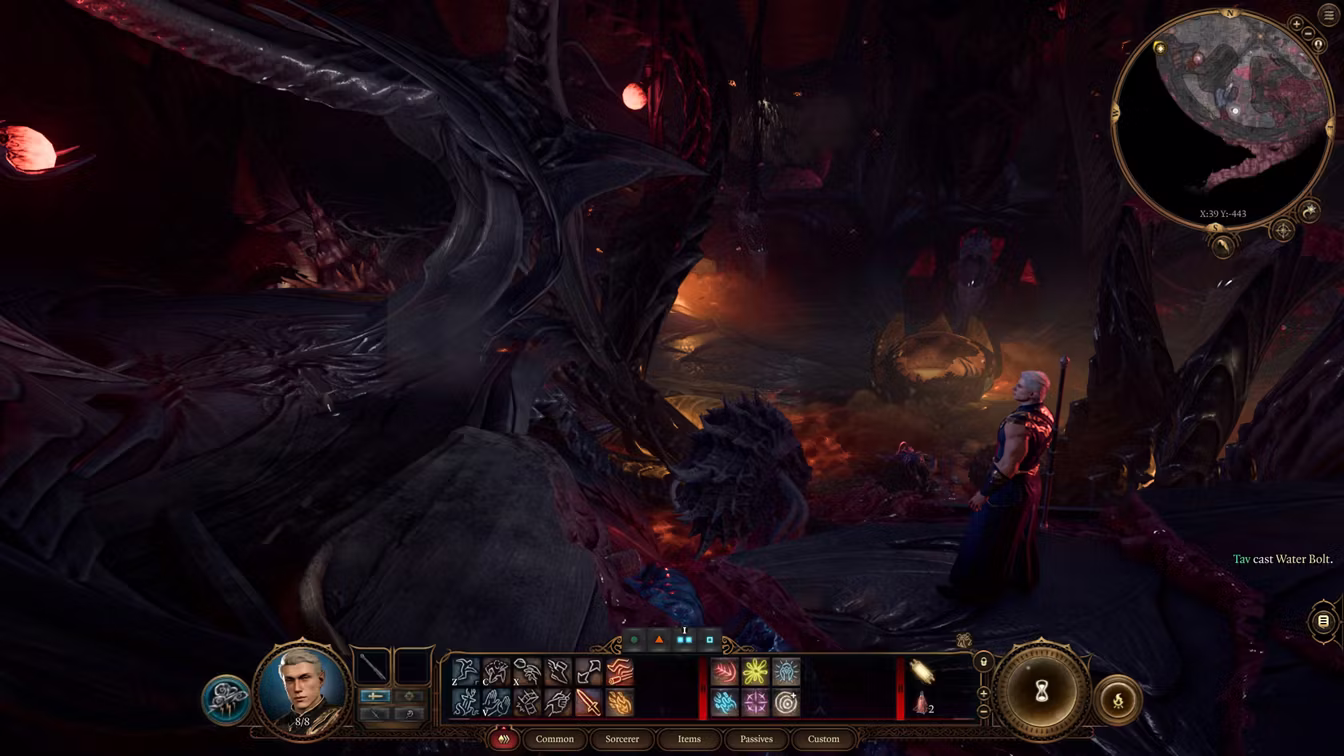Toggle the hotbar lock icon
The width and height of the screenshot is (1344, 756).
point(983,662)
